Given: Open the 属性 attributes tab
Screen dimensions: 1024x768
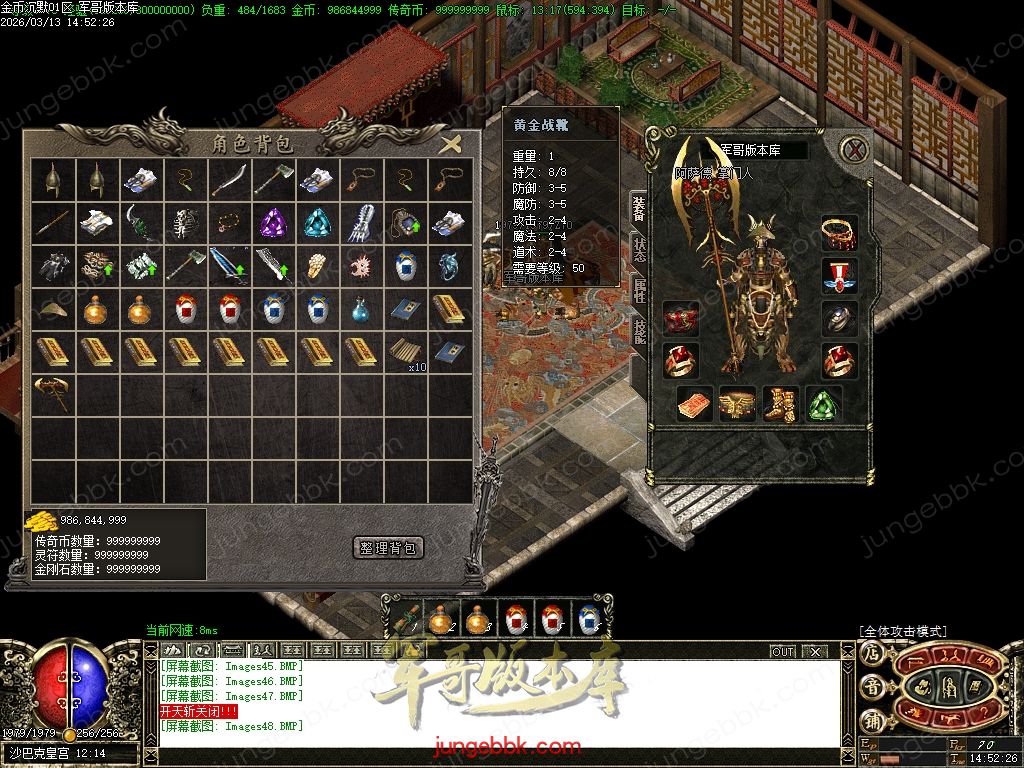Looking at the screenshot, I should [637, 291].
